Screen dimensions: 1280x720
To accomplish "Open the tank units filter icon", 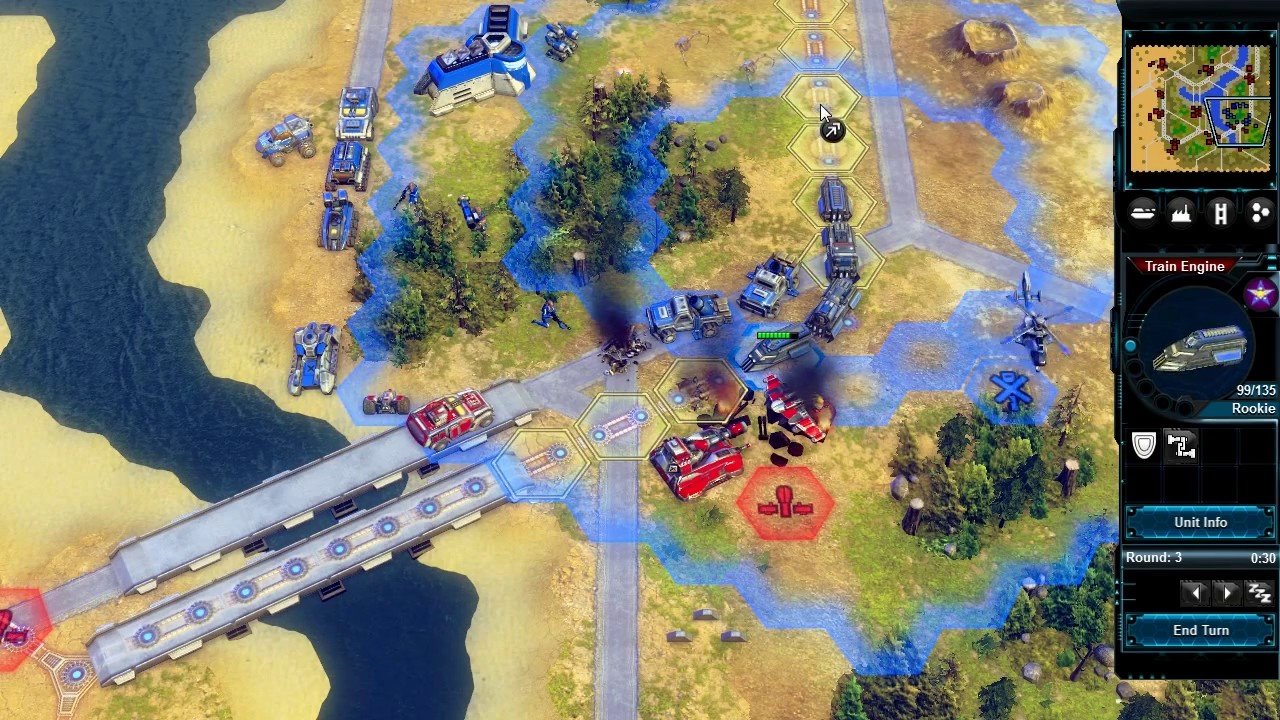I will (x=1143, y=212).
